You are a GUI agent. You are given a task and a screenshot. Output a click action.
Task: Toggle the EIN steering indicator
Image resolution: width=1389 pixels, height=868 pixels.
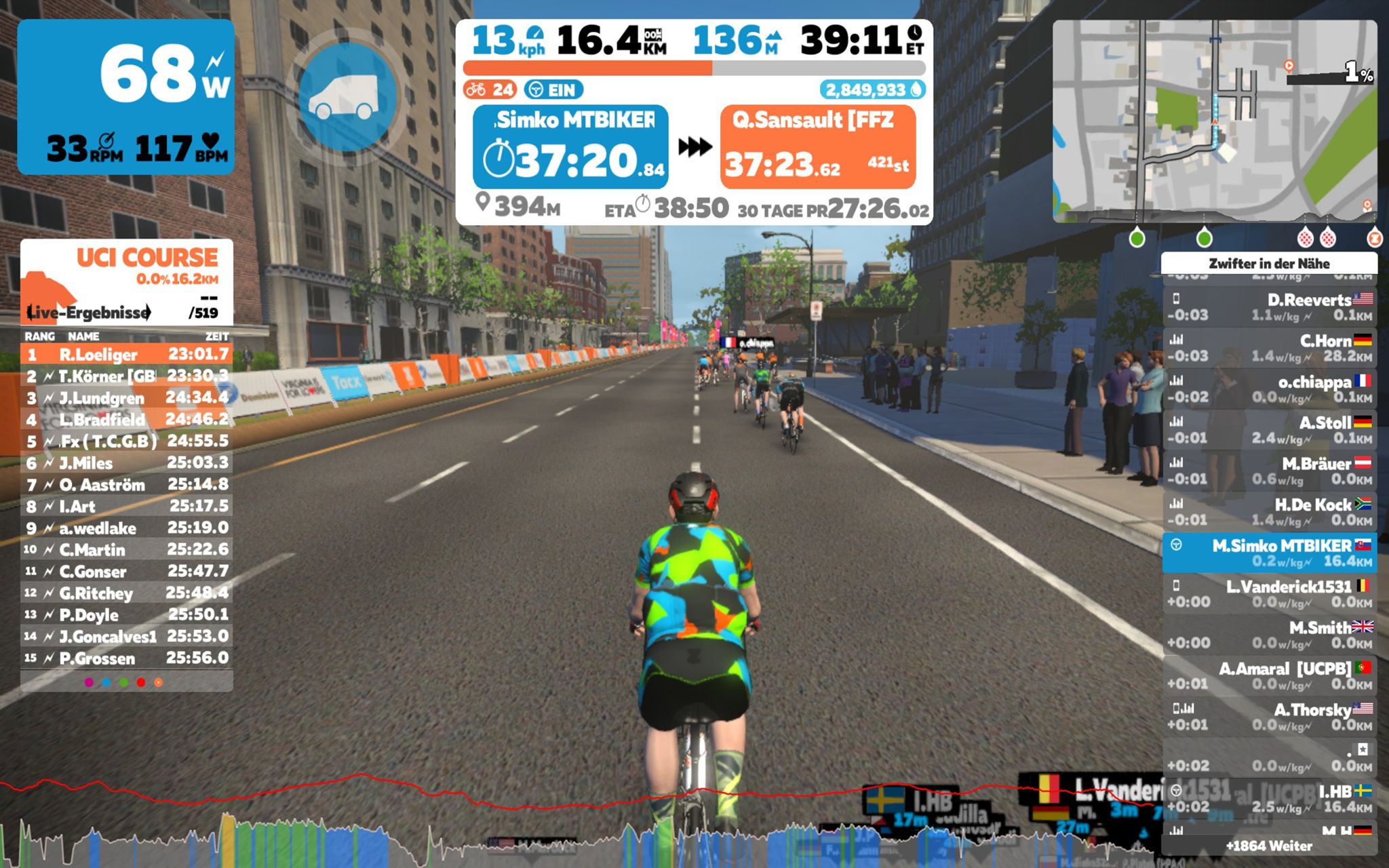pyautogui.click(x=553, y=90)
